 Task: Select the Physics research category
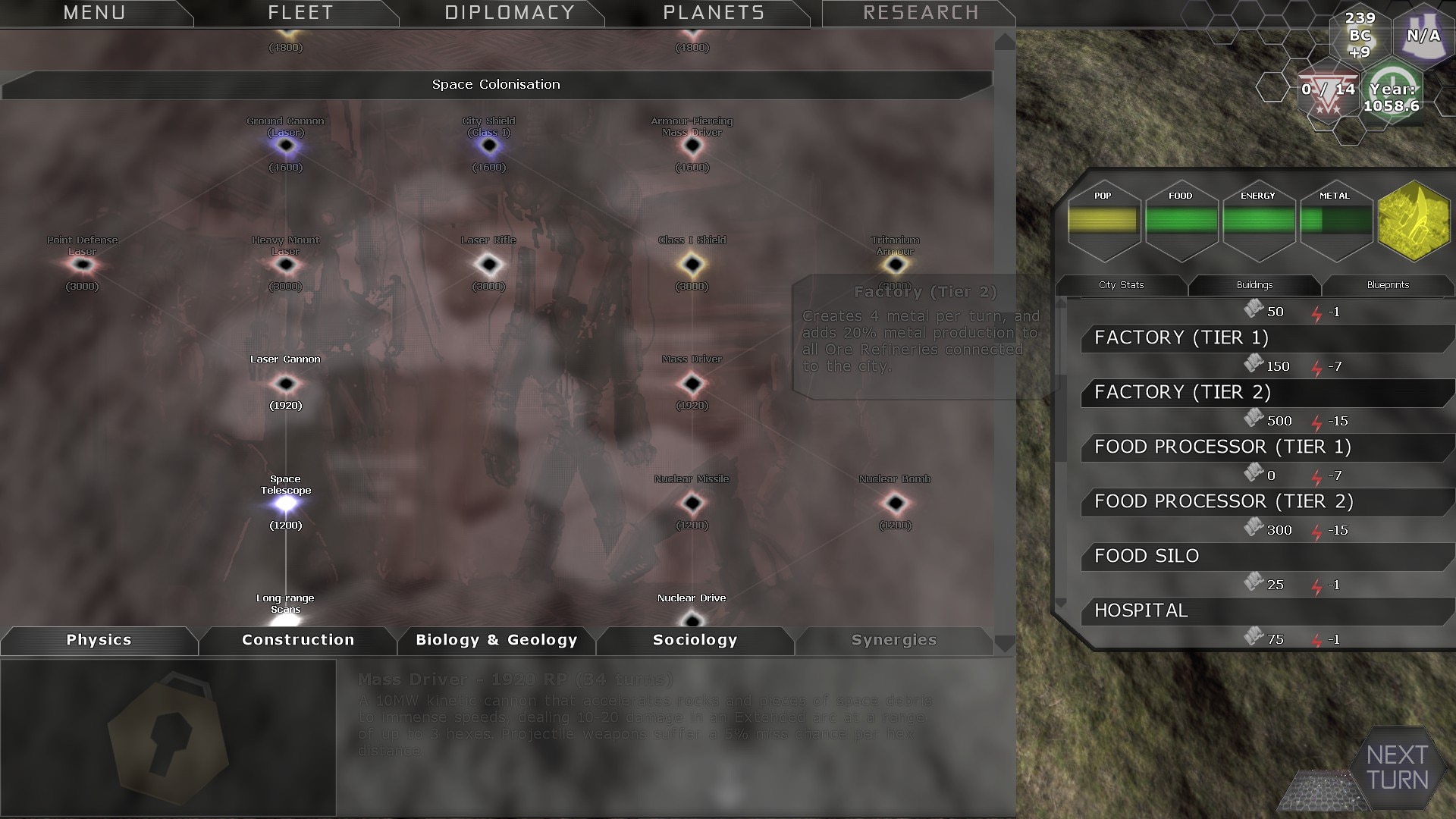click(99, 640)
